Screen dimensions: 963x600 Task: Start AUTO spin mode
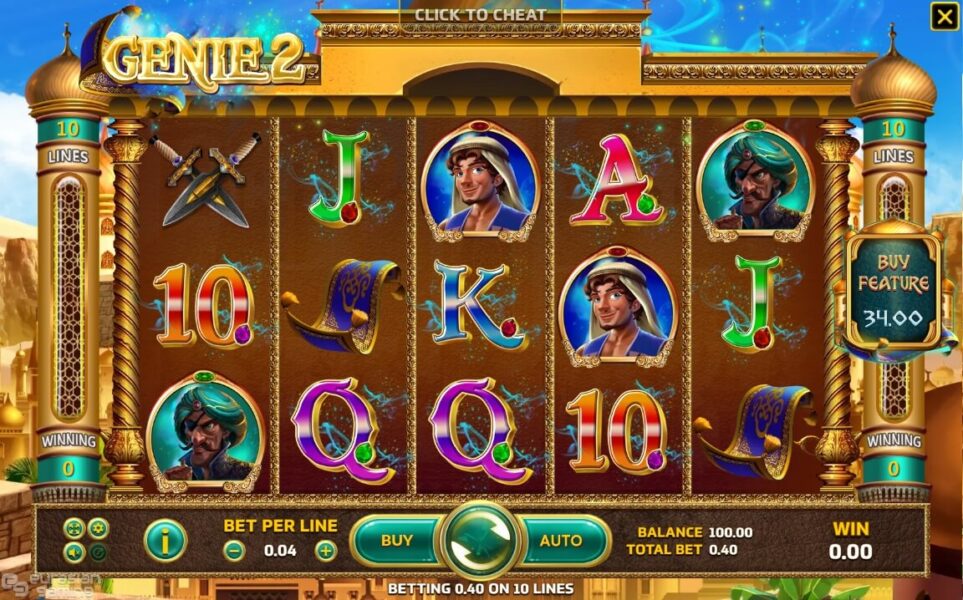(561, 541)
